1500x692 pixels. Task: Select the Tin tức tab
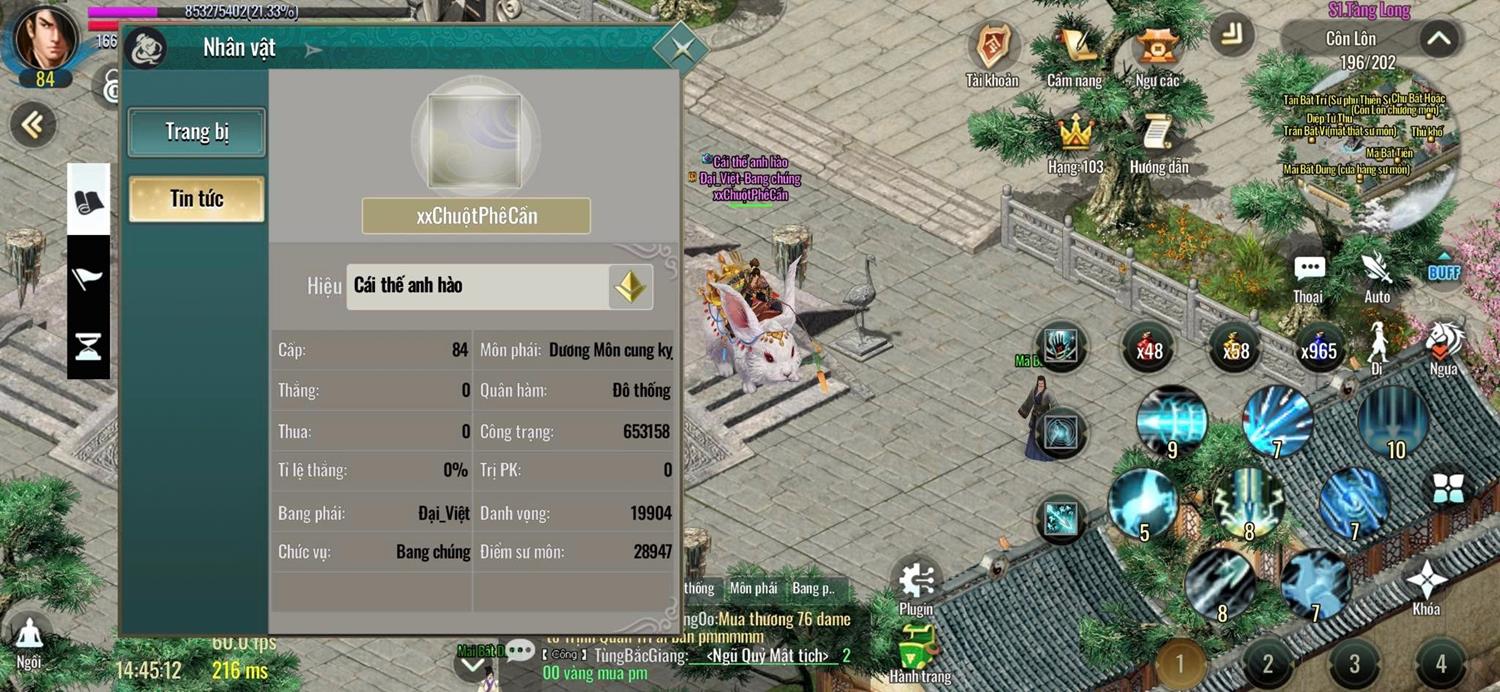[197, 199]
